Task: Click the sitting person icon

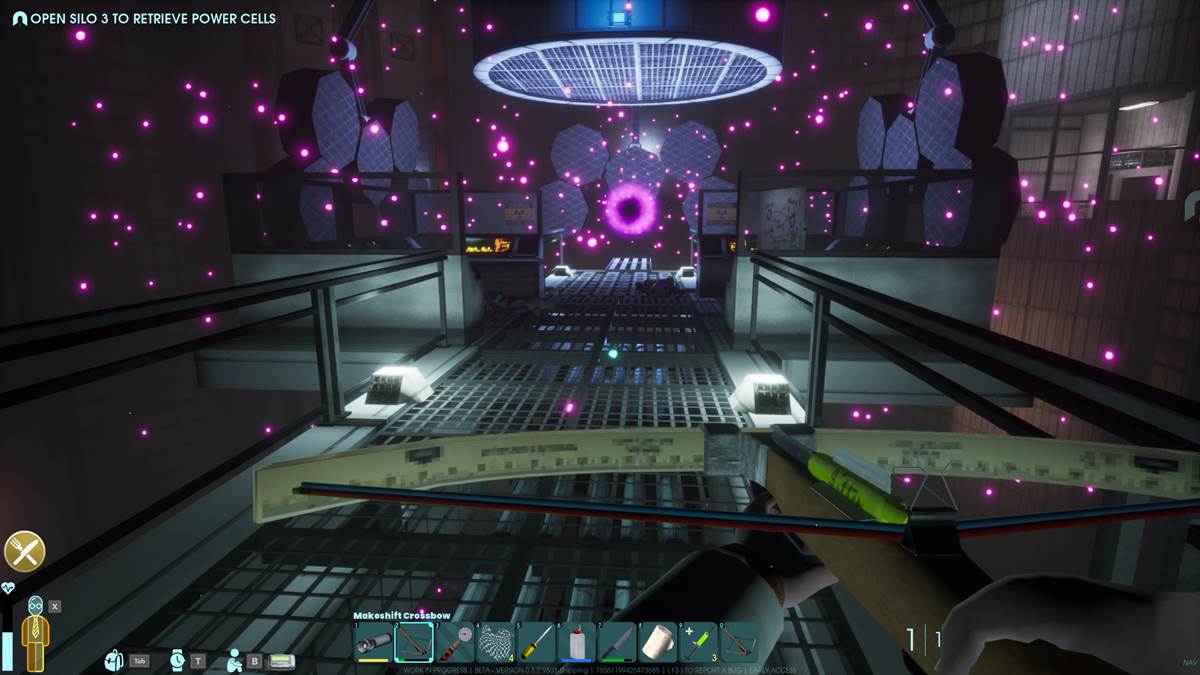Action: [x=234, y=660]
